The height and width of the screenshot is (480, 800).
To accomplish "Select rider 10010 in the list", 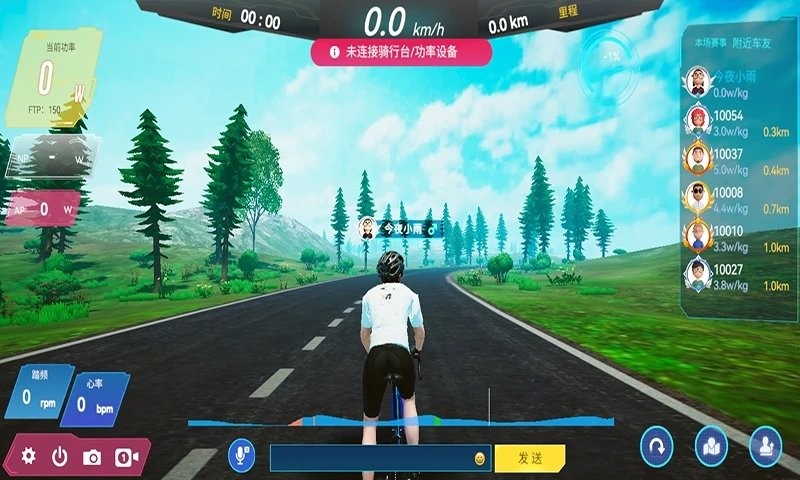I will pos(735,237).
